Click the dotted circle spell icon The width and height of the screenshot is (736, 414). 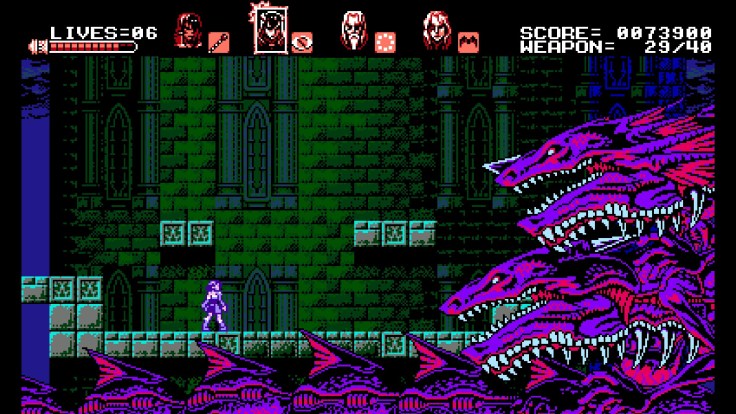click(385, 42)
